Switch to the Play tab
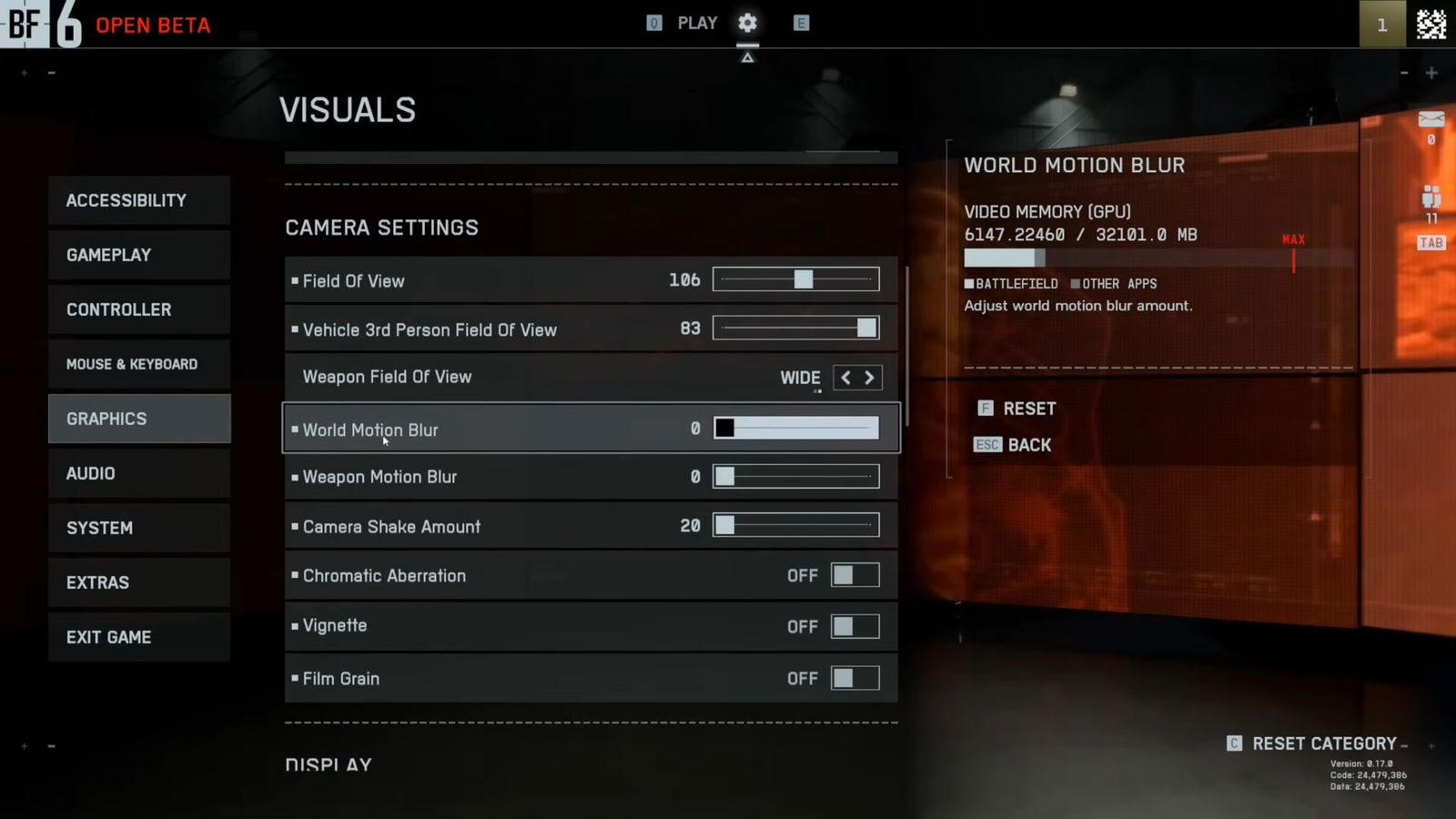Image resolution: width=1456 pixels, height=819 pixels. click(x=697, y=23)
